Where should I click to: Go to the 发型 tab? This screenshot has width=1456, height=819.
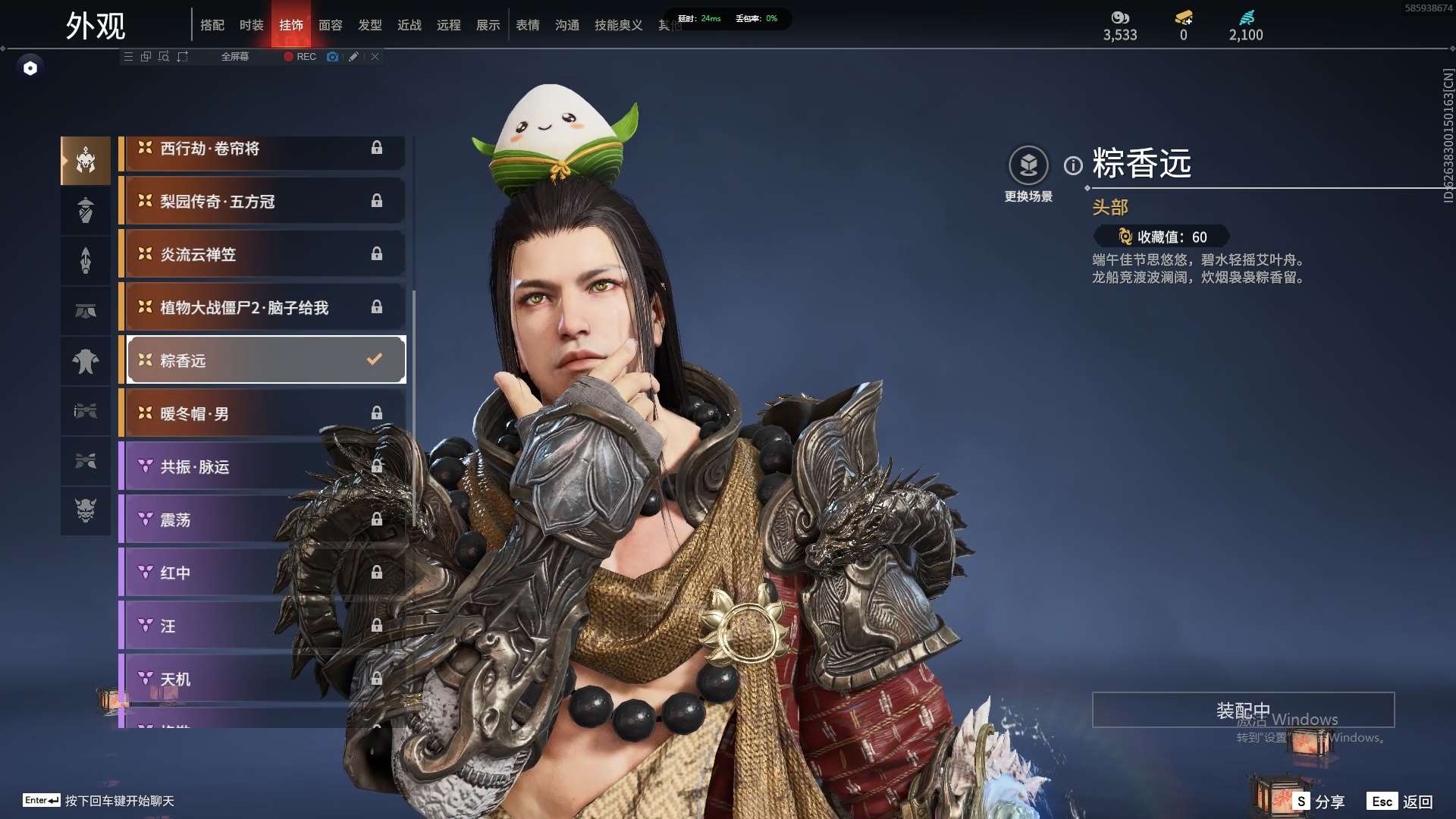point(369,25)
